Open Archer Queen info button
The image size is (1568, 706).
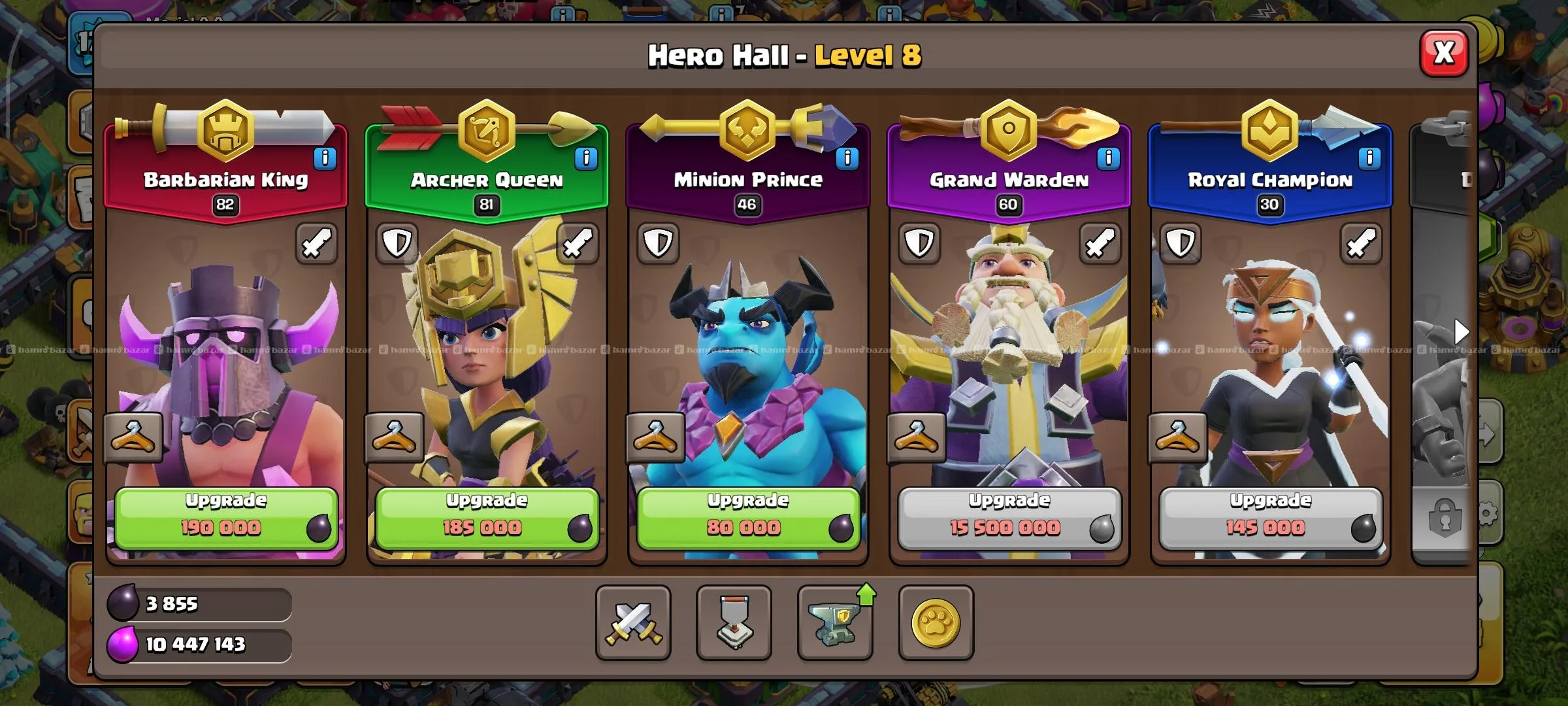point(586,158)
